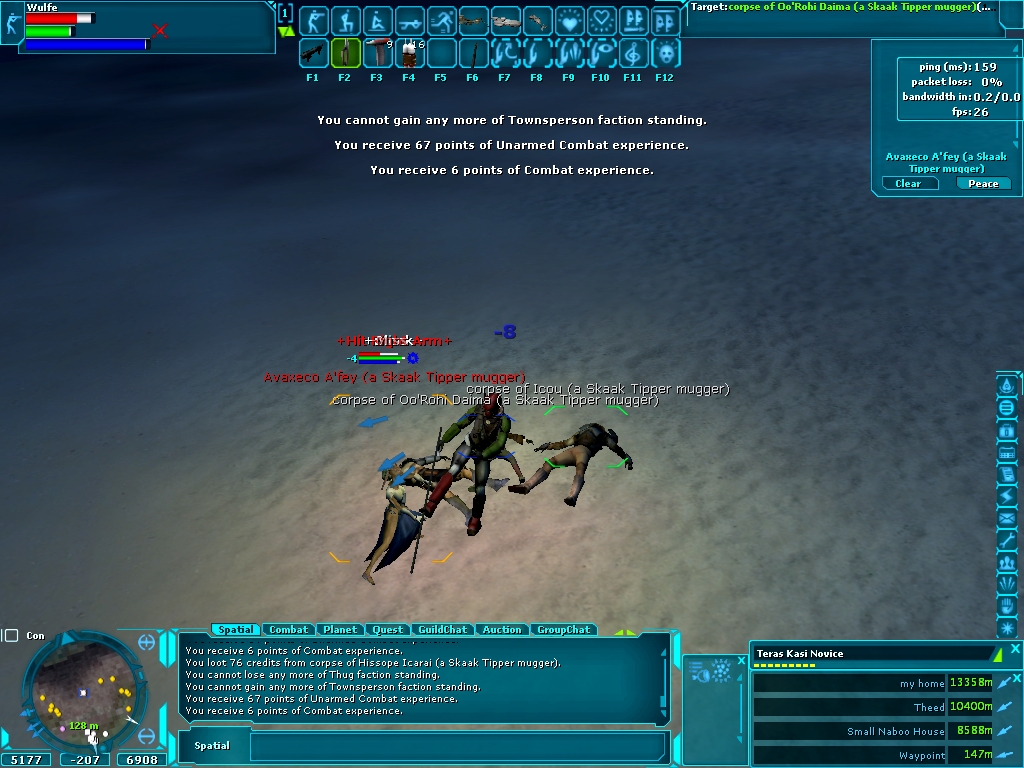
Task: Click the Peace button
Action: [x=983, y=184]
